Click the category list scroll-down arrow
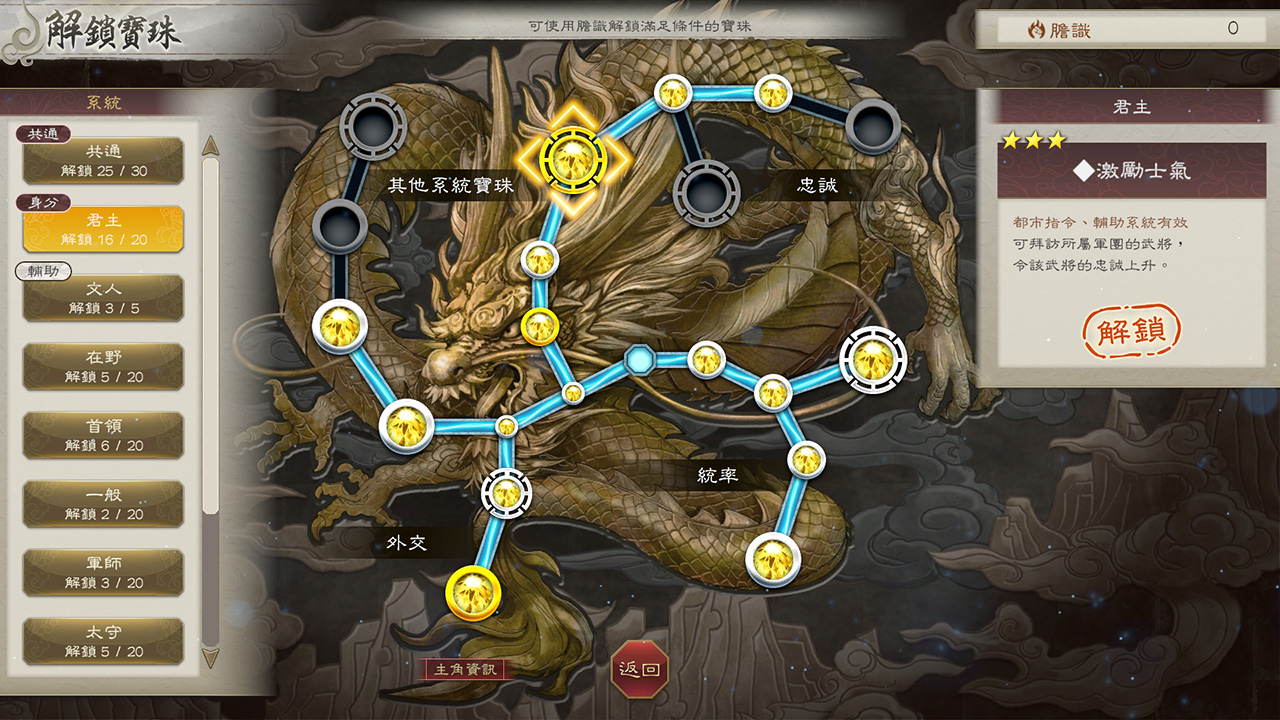 [211, 656]
